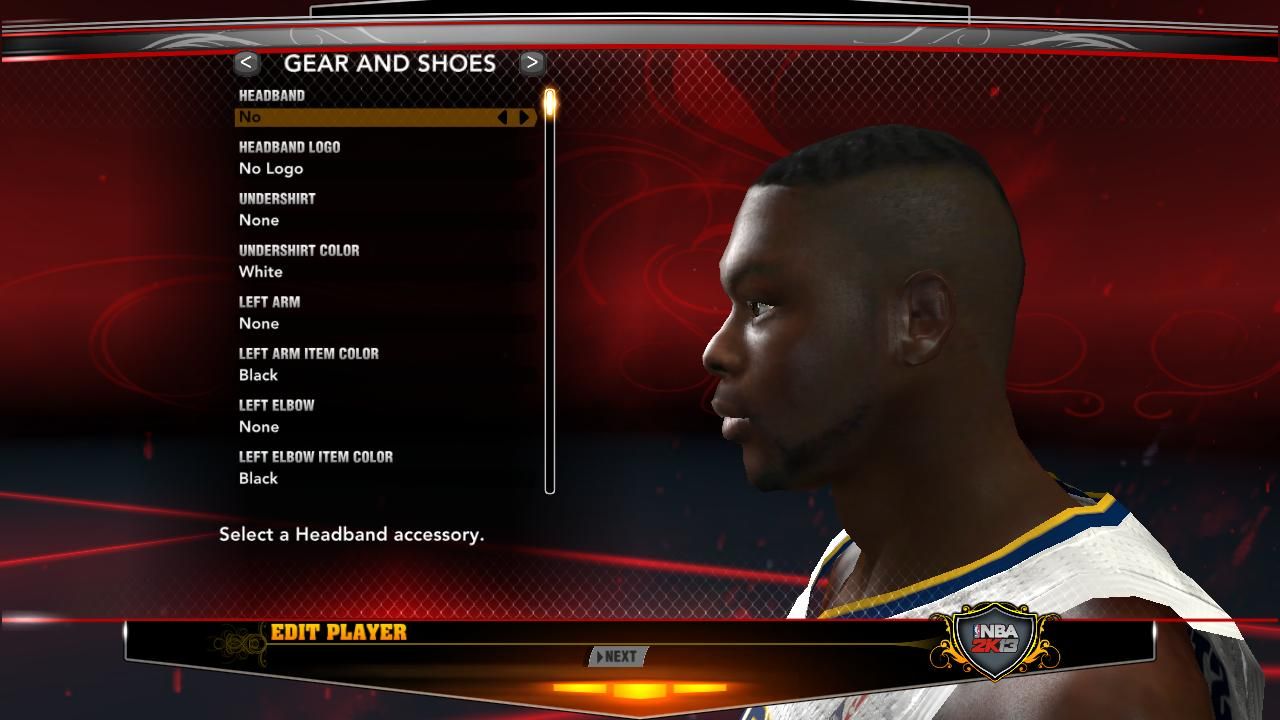Go to the previous edit category arrow
1280x720 pixels.
246,63
